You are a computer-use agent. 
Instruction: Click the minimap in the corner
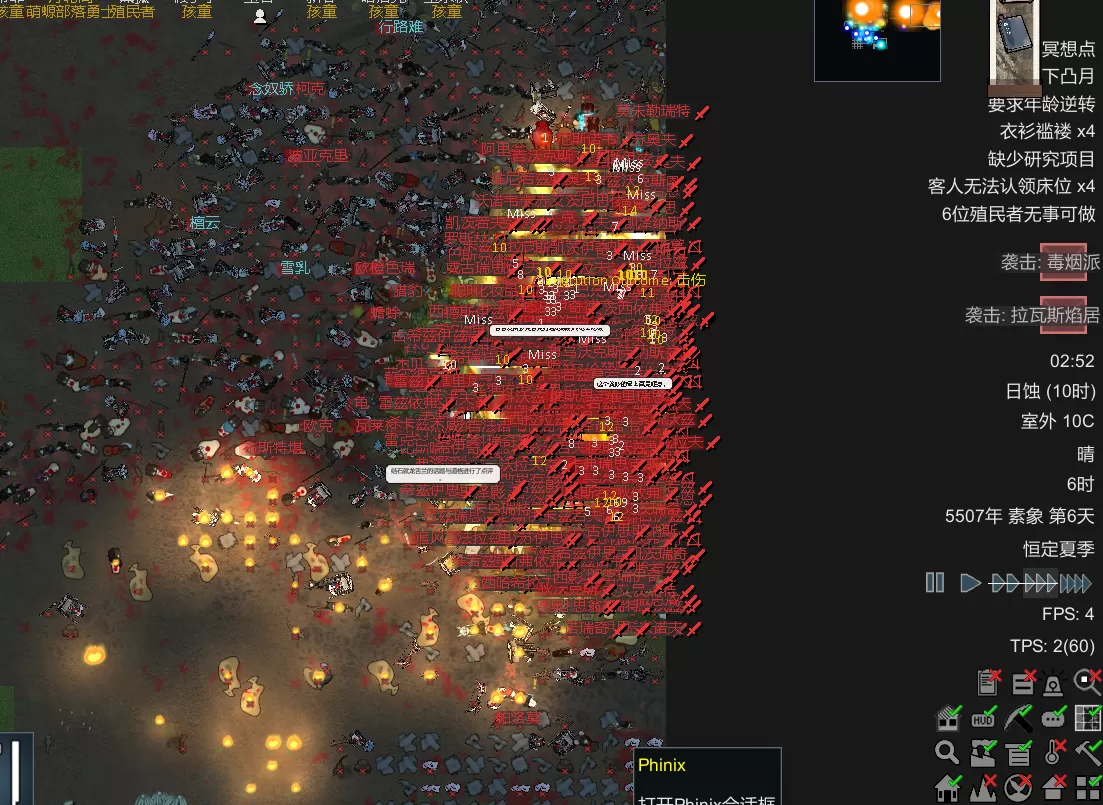click(x=877, y=39)
